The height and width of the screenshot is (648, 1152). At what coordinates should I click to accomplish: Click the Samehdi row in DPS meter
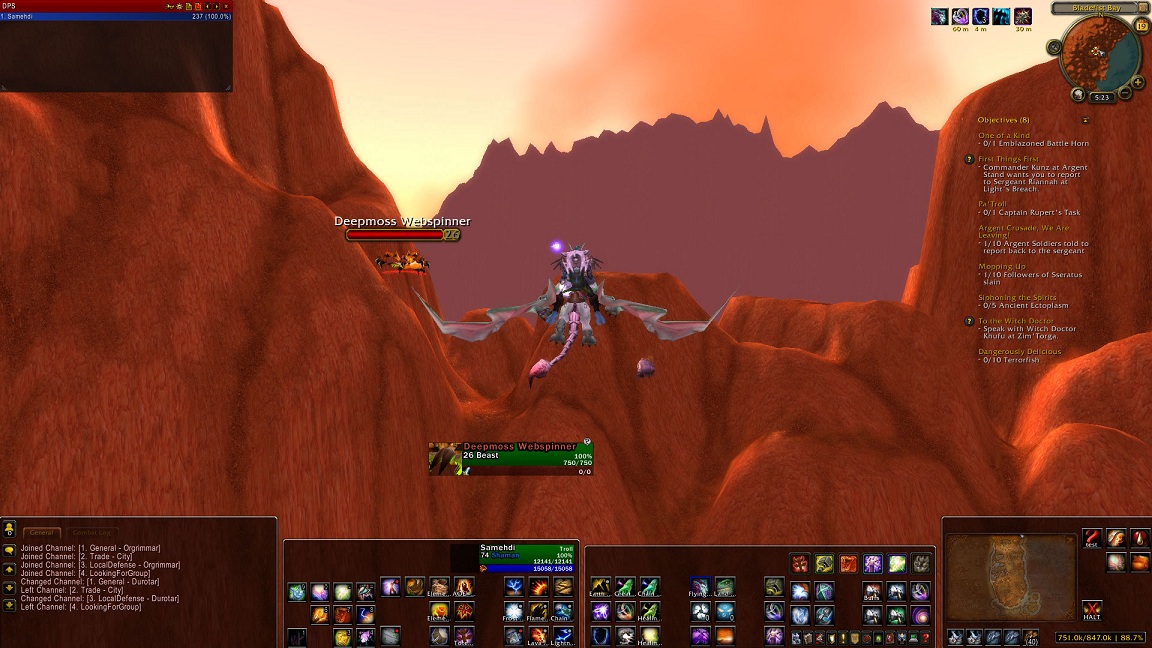click(x=116, y=16)
